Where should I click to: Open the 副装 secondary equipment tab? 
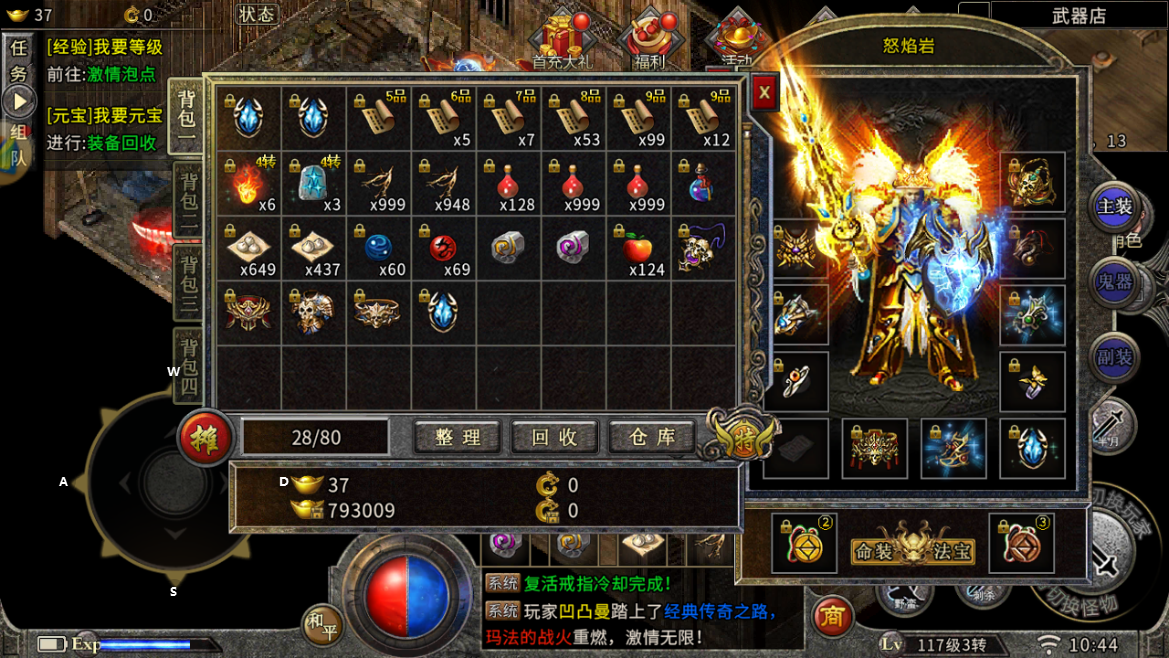pos(1114,357)
